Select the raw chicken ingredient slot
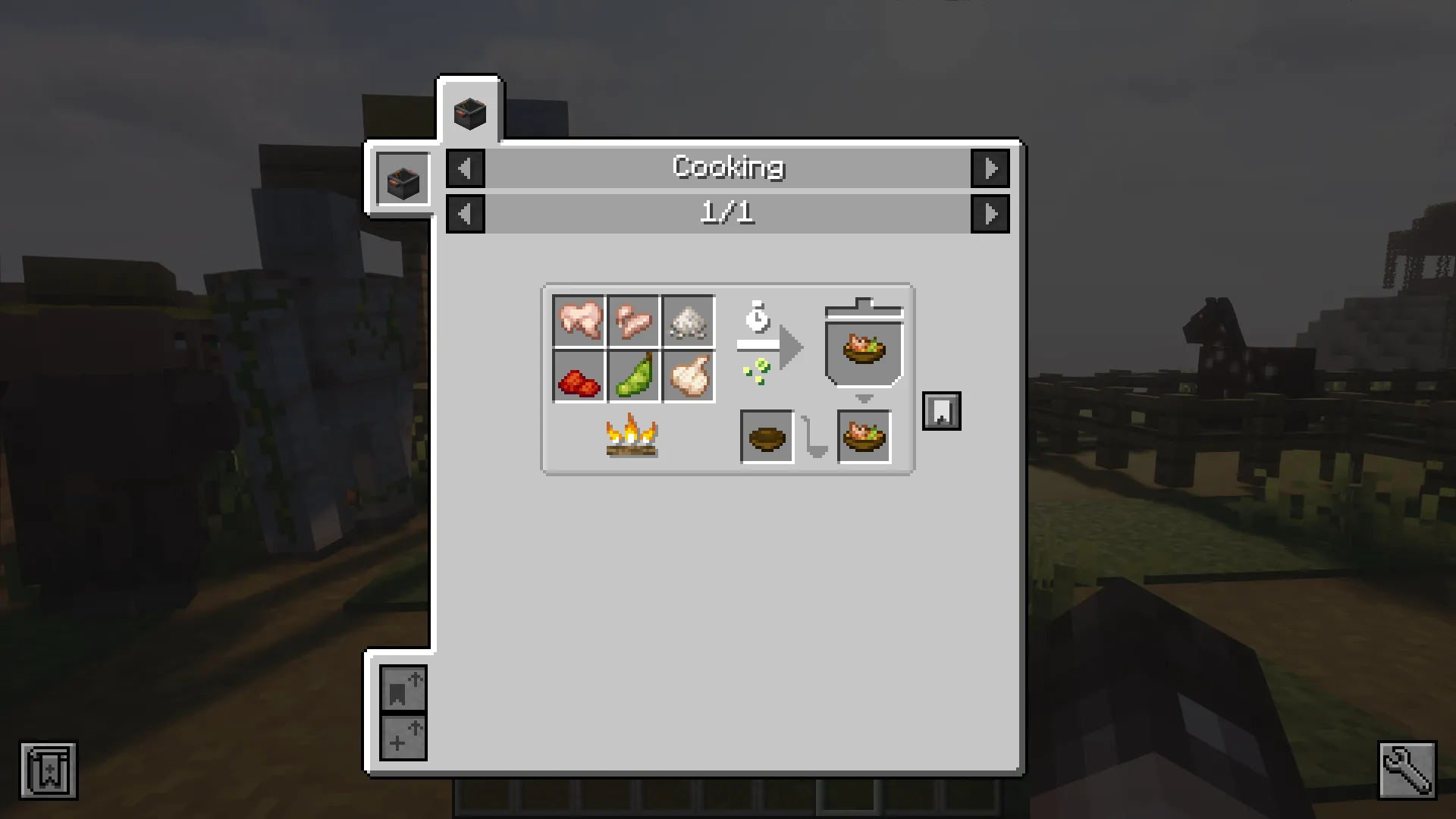This screenshot has height=819, width=1456. click(579, 322)
